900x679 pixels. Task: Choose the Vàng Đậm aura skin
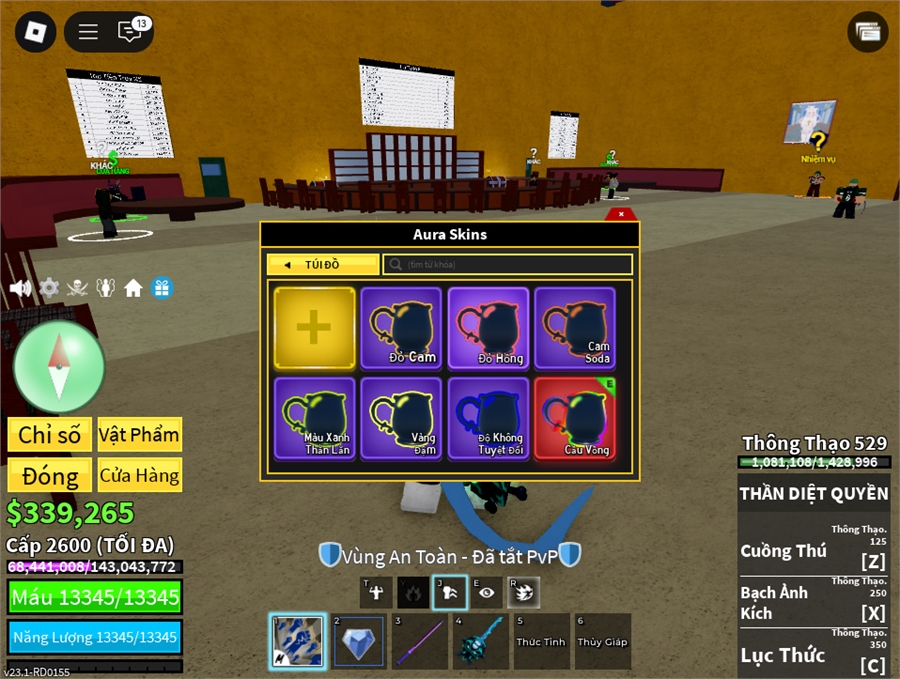click(401, 417)
